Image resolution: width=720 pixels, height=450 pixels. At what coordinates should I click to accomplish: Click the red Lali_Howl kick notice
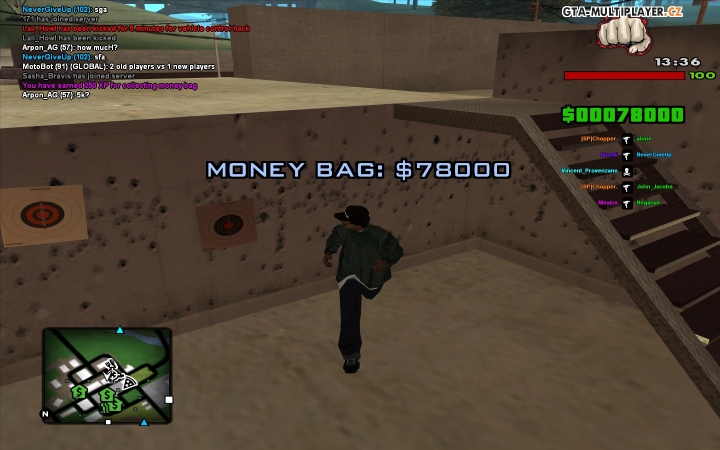click(135, 28)
